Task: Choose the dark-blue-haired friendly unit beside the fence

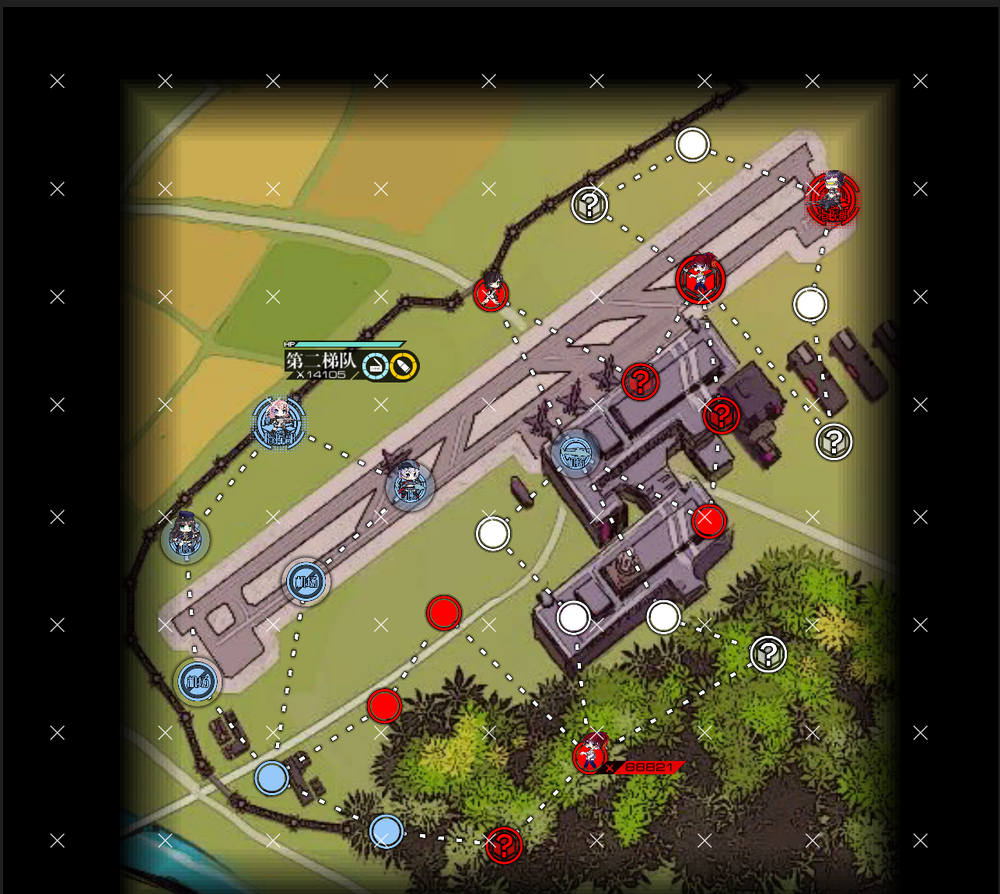Action: 185,539
